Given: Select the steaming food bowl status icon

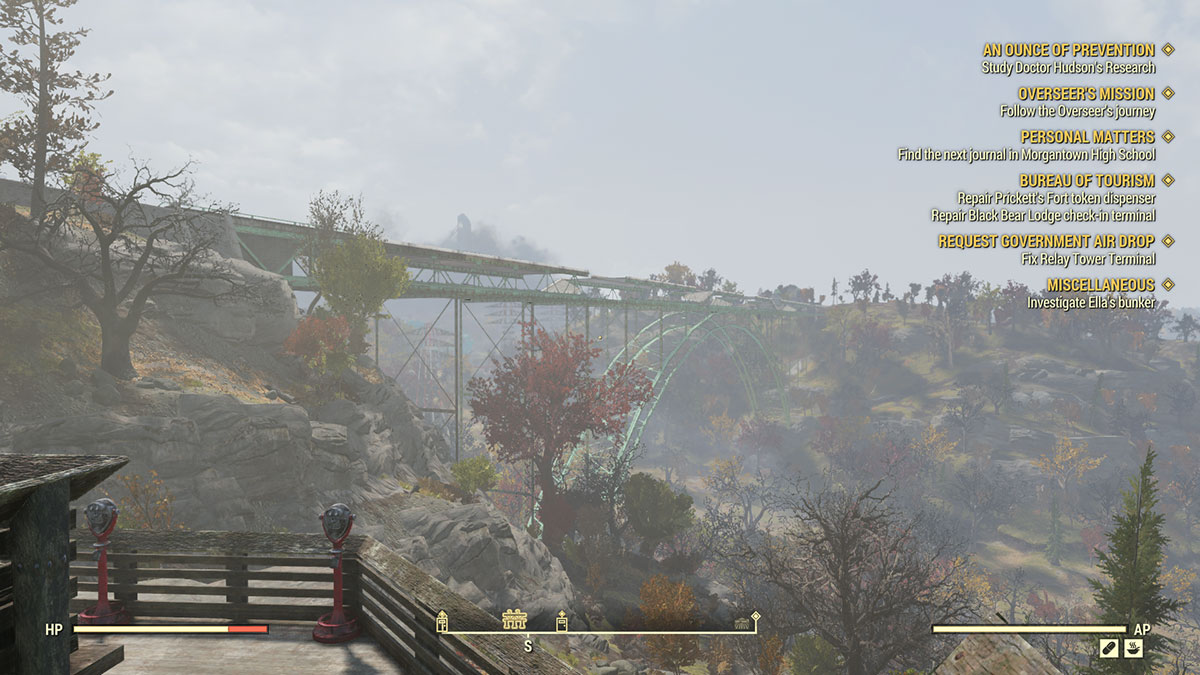Looking at the screenshot, I should click(x=1133, y=649).
